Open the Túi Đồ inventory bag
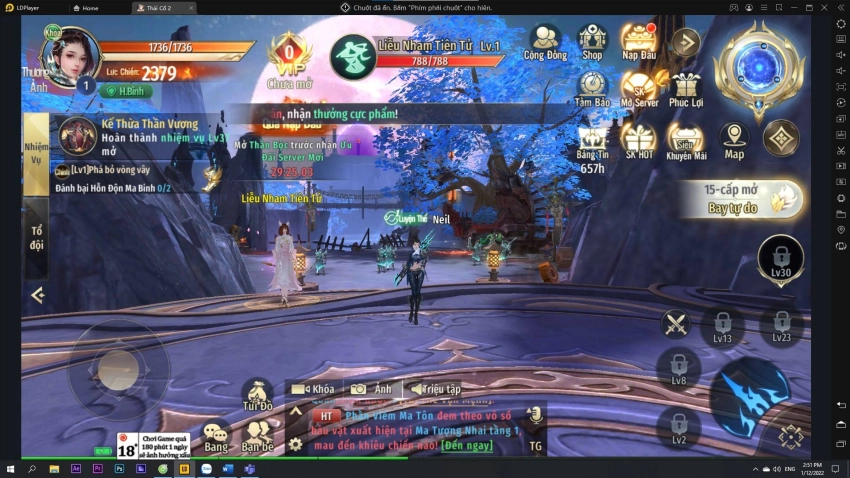This screenshot has height=478, width=850. pos(257,394)
